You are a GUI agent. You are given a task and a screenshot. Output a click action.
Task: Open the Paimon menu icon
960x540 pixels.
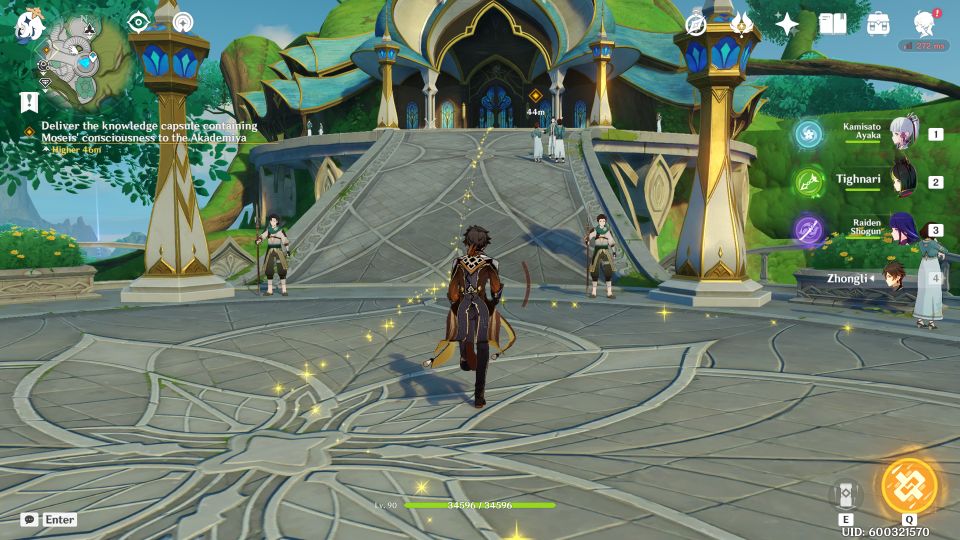25,27
